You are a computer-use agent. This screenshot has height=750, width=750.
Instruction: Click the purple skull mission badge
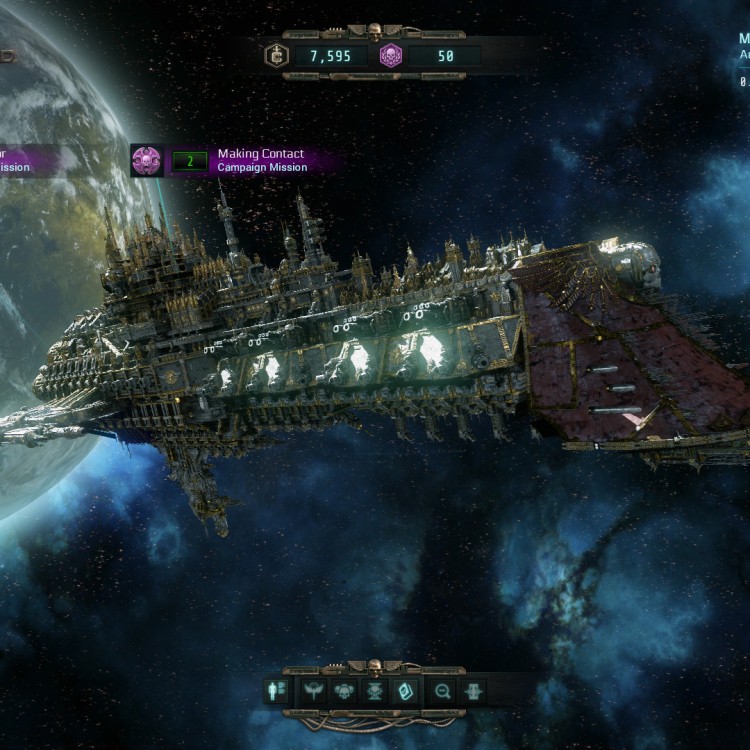146,160
